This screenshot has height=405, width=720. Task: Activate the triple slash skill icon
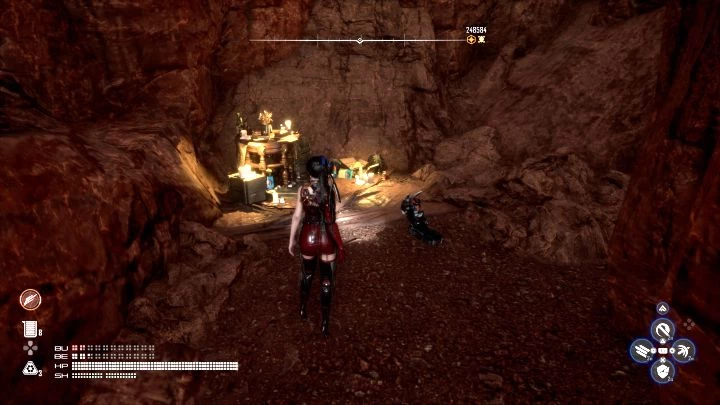642,350
